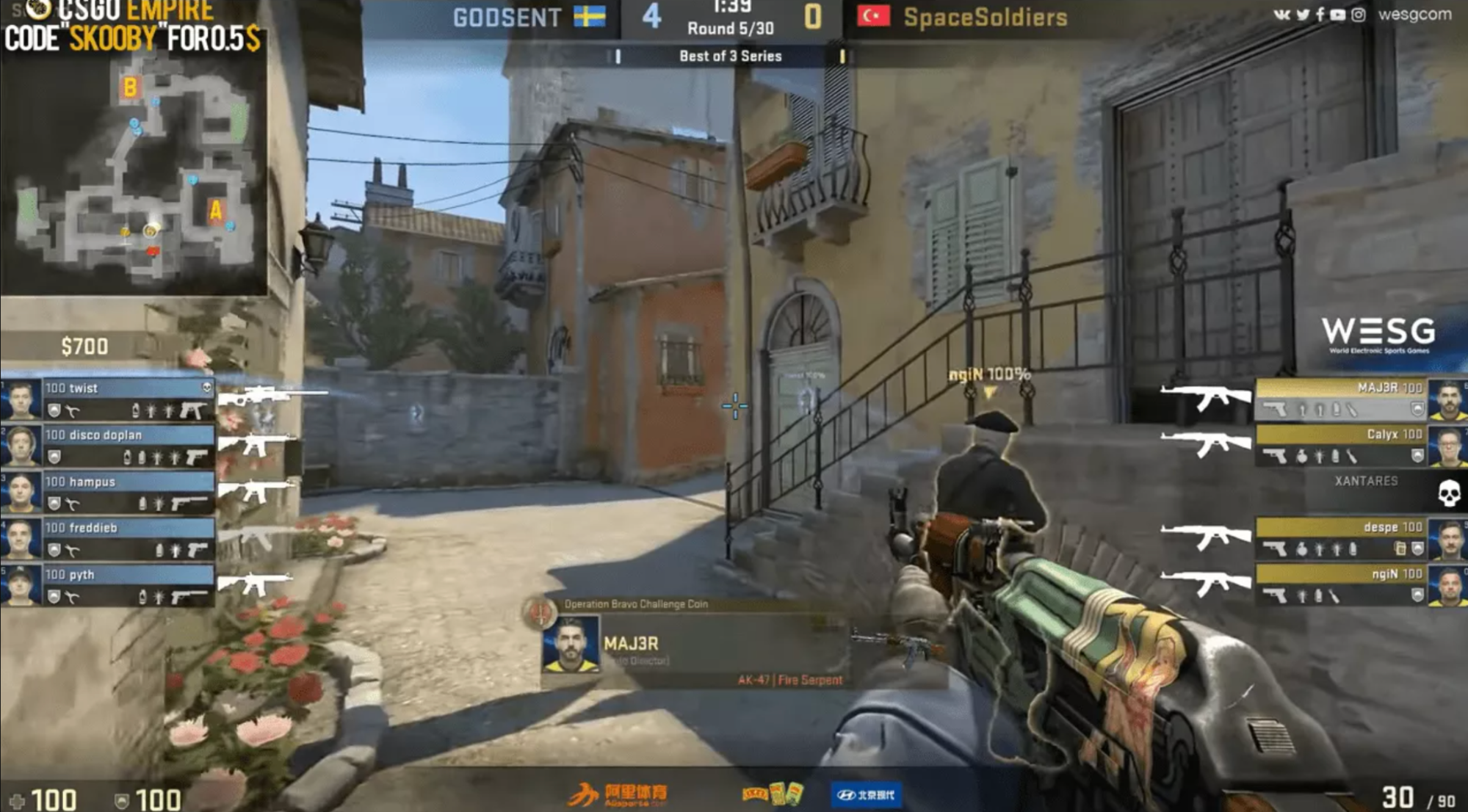Click the SpaceSoldiers team name

pyautogui.click(x=985, y=18)
